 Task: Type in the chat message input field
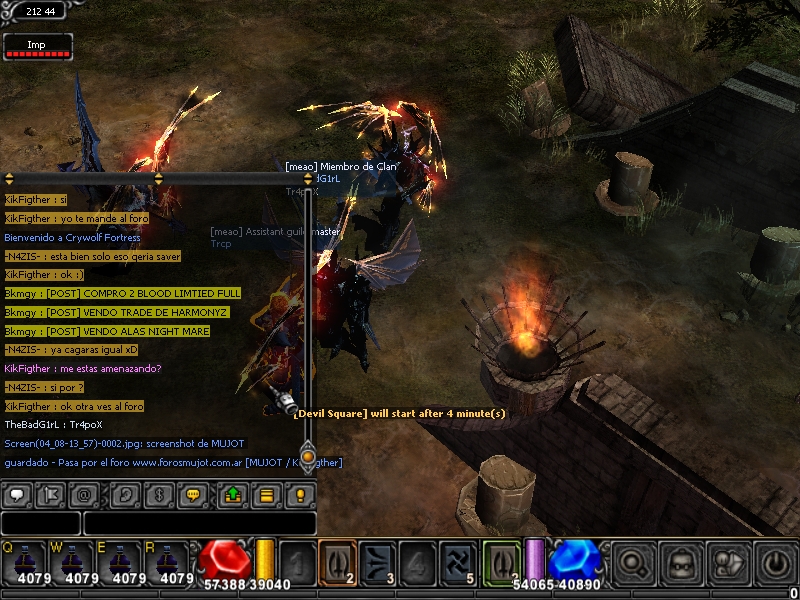point(200,523)
